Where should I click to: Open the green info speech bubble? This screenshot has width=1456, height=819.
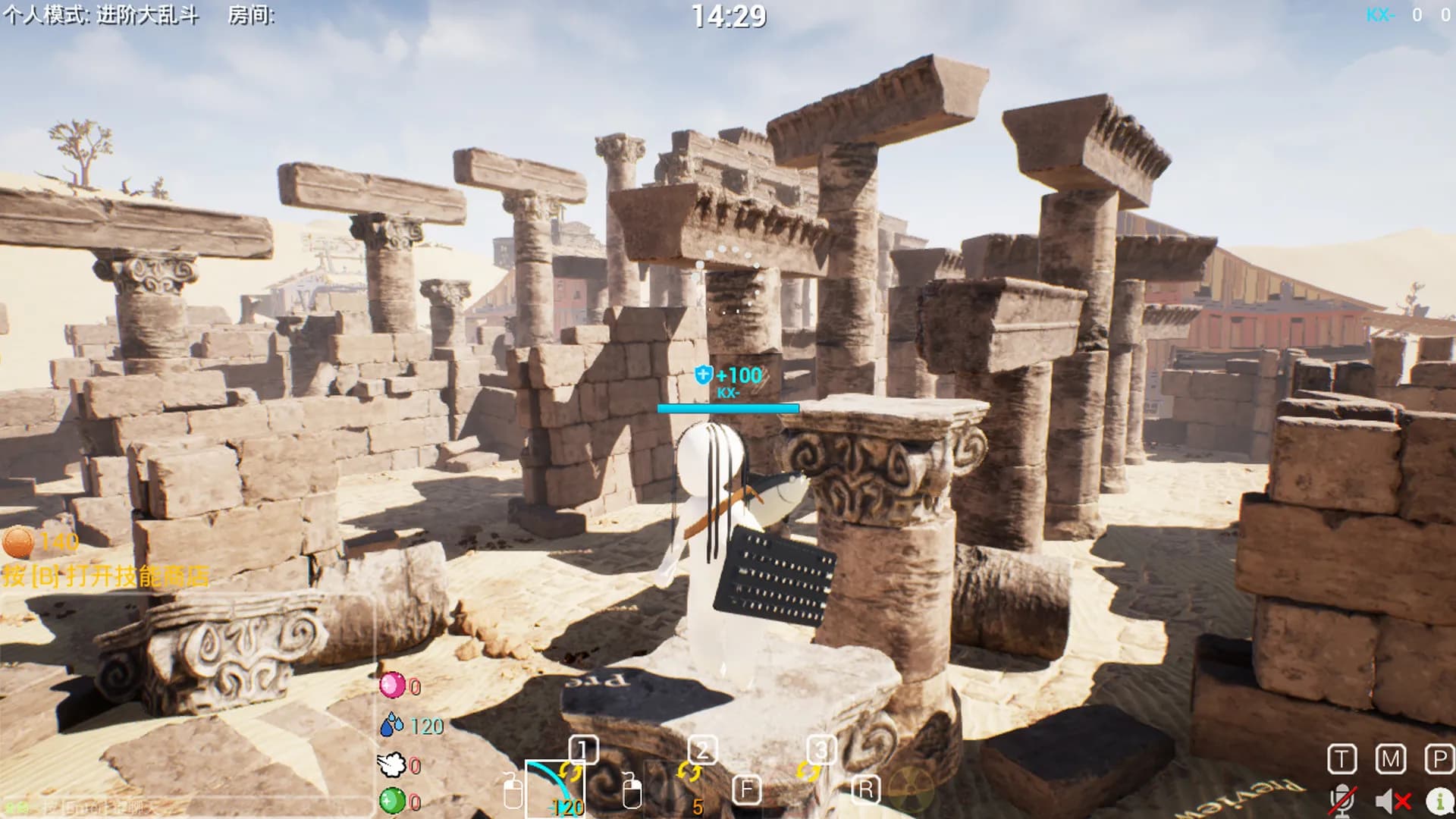(x=1439, y=801)
